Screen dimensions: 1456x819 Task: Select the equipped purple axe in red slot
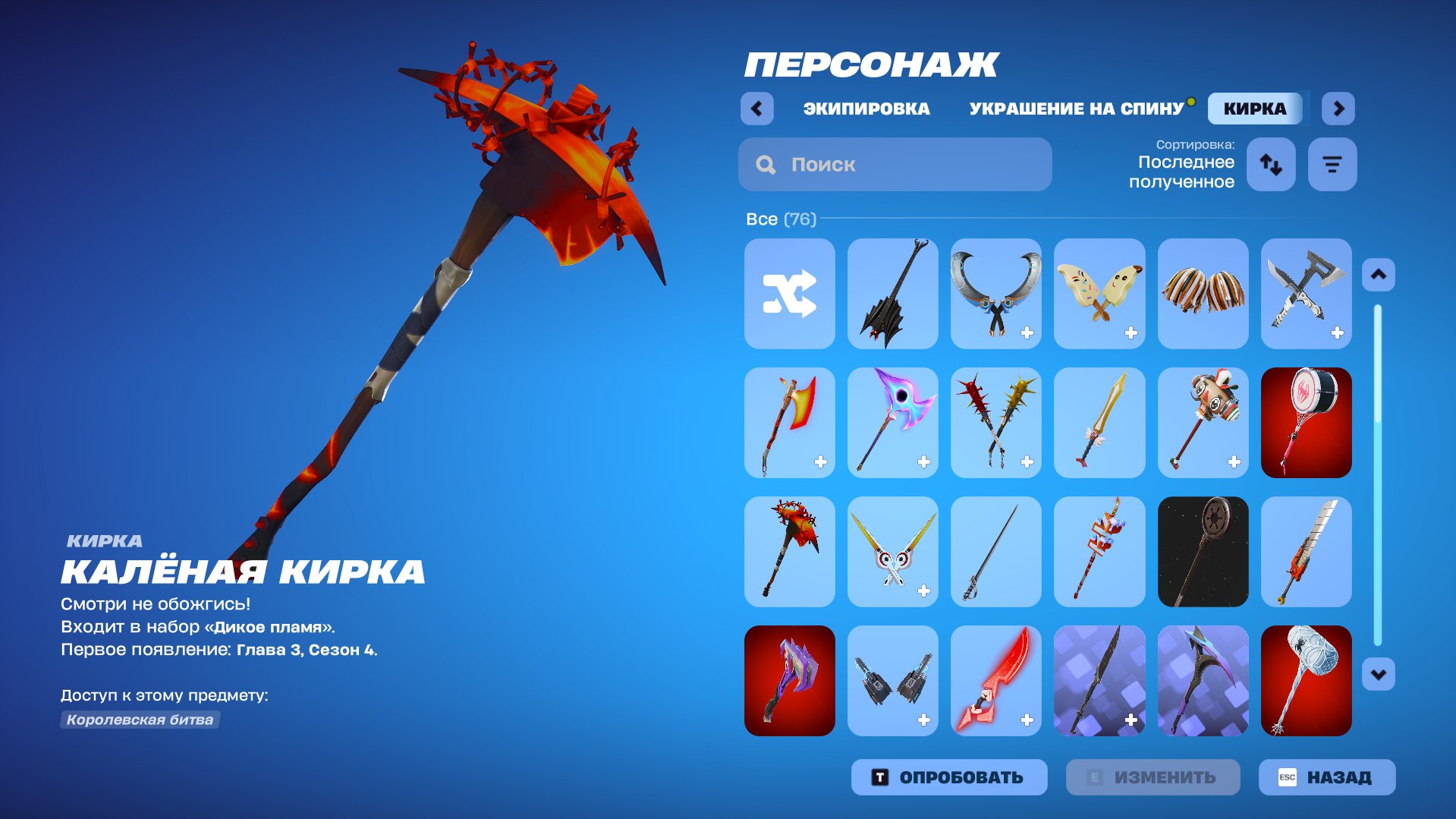click(789, 681)
